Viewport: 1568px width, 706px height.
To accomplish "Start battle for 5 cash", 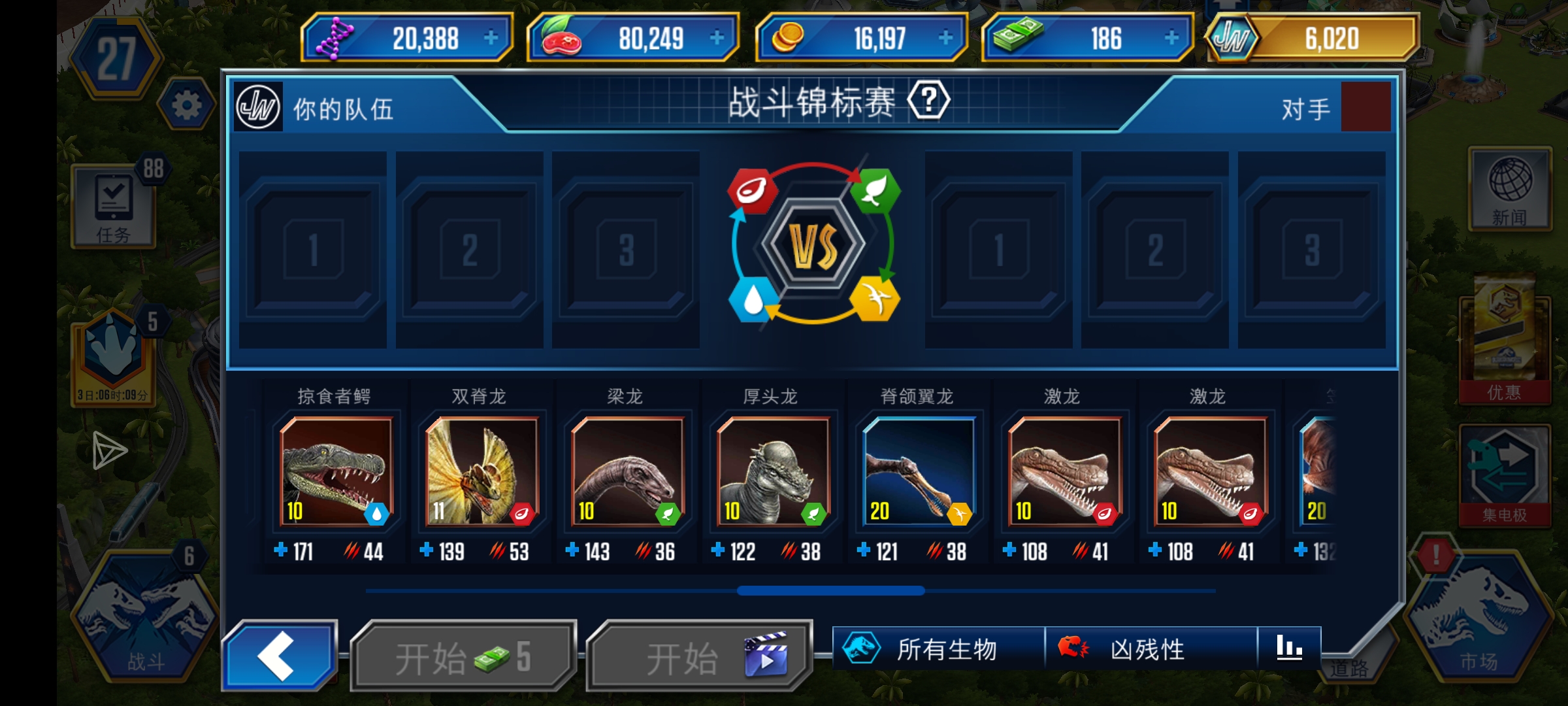I will [463, 657].
